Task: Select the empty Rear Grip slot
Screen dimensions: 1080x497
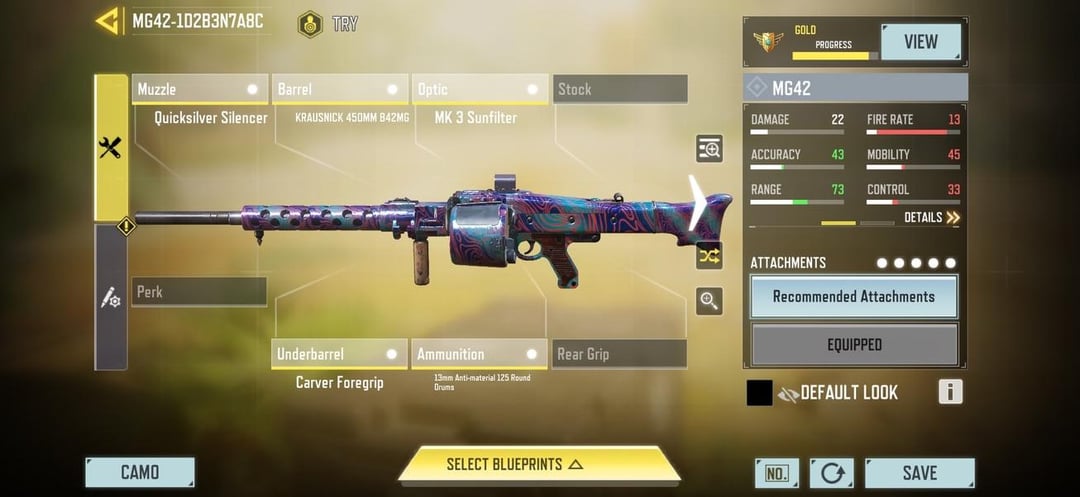Action: 619,354
